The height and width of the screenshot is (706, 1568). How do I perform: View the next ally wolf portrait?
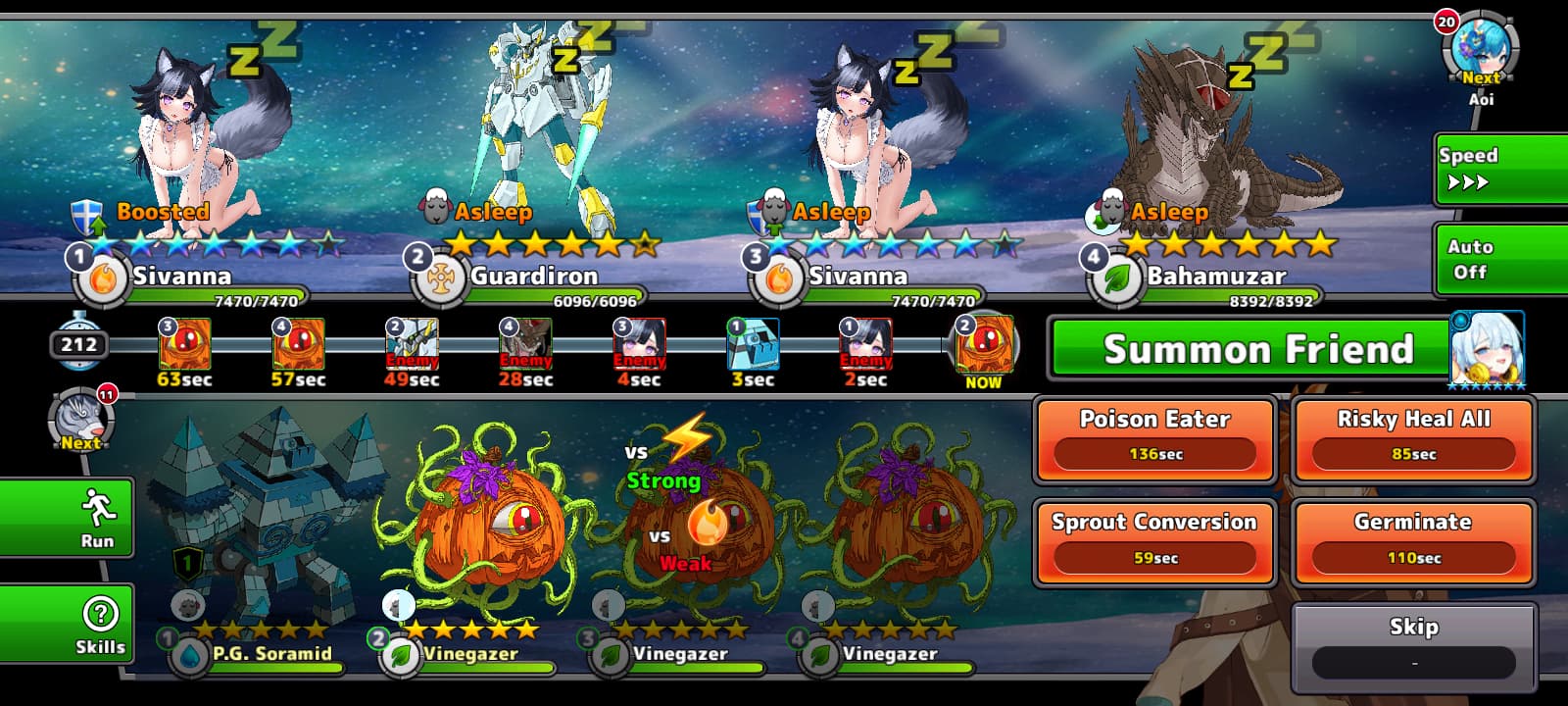tap(81, 420)
